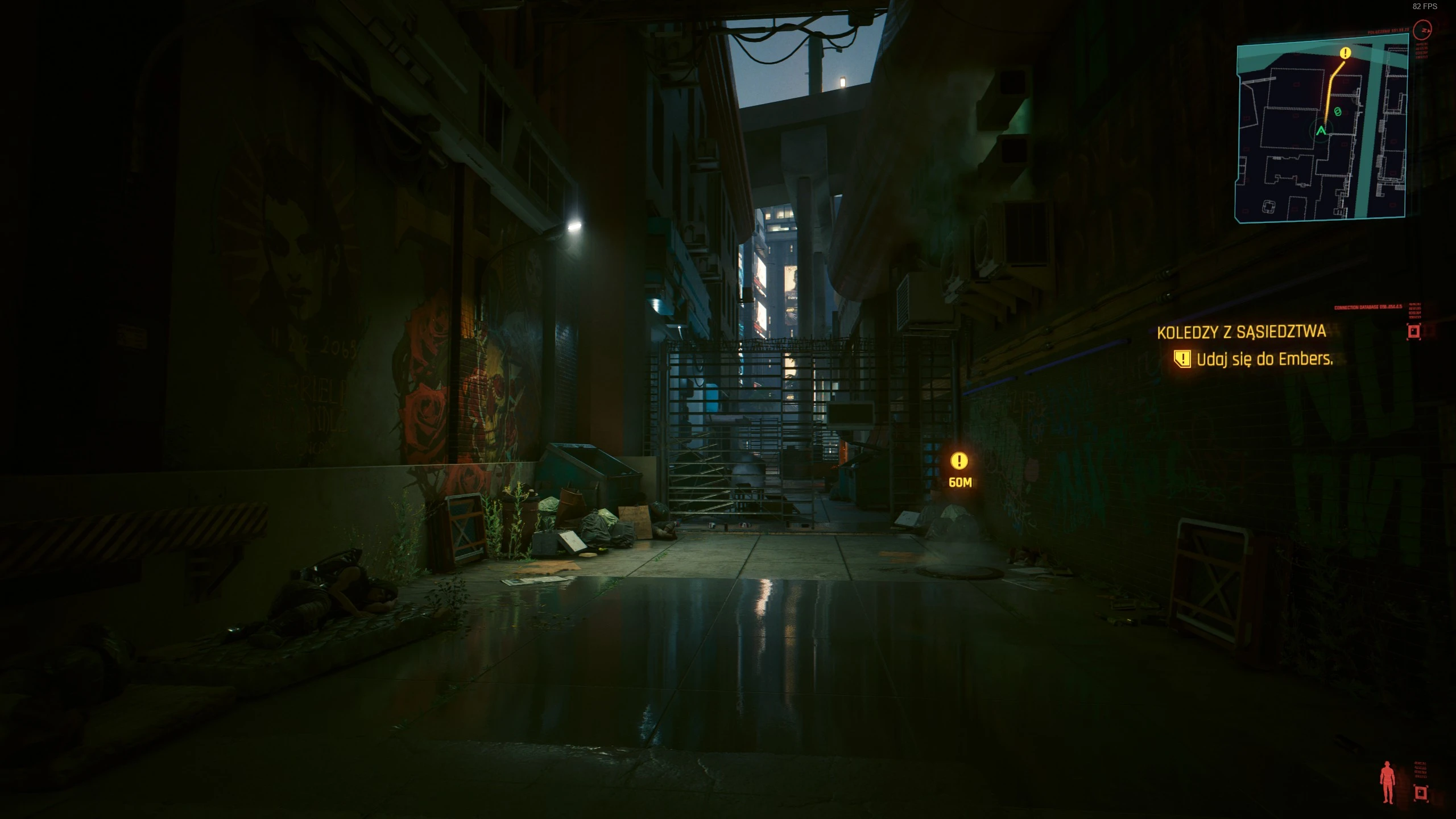Click the green player arrow on the minimap

point(1321,131)
